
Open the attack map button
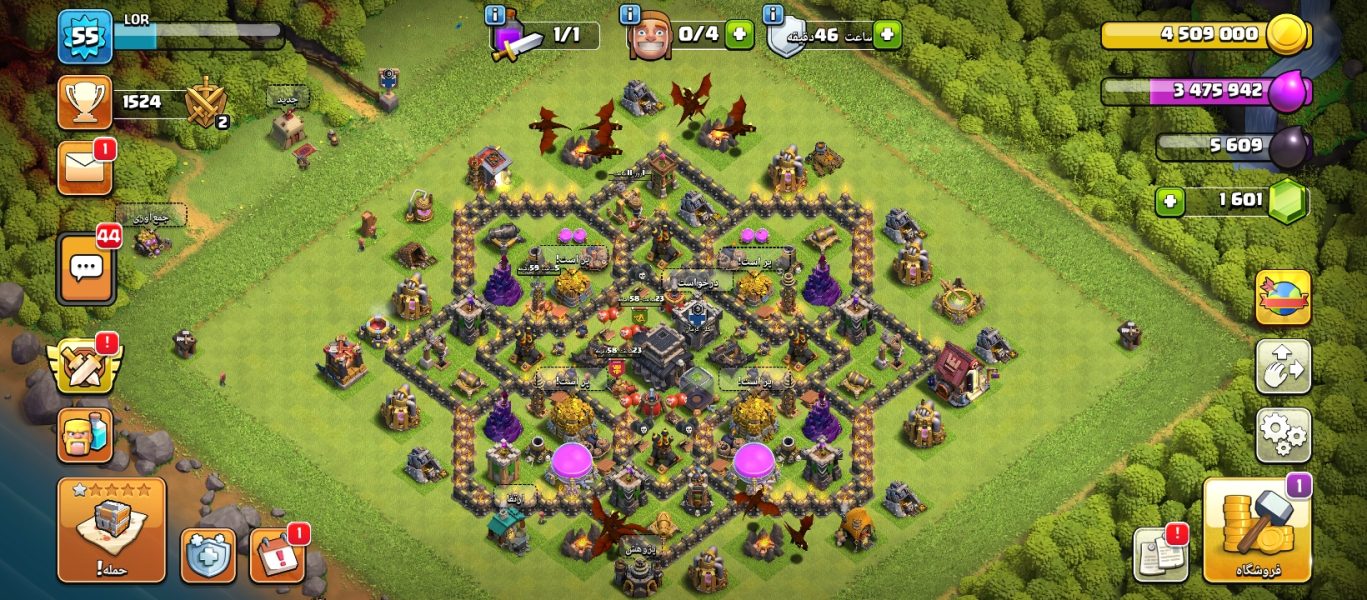[111, 530]
